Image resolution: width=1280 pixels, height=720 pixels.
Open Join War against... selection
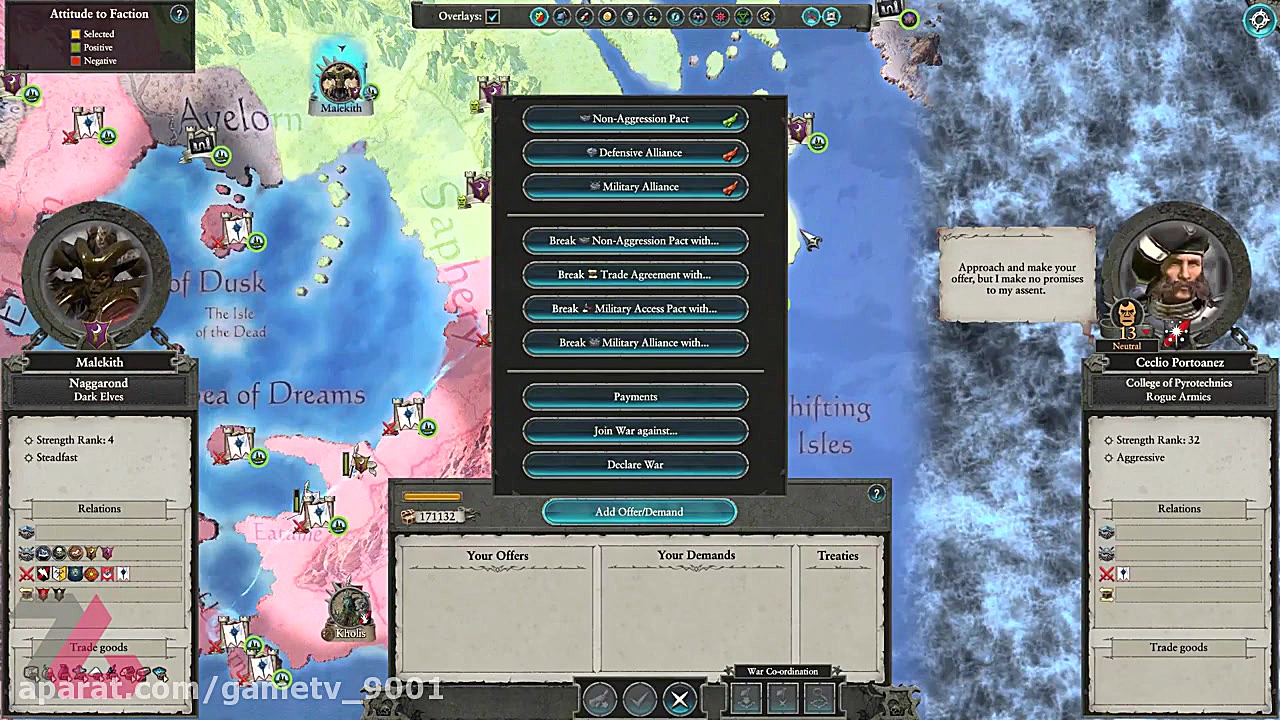click(635, 430)
